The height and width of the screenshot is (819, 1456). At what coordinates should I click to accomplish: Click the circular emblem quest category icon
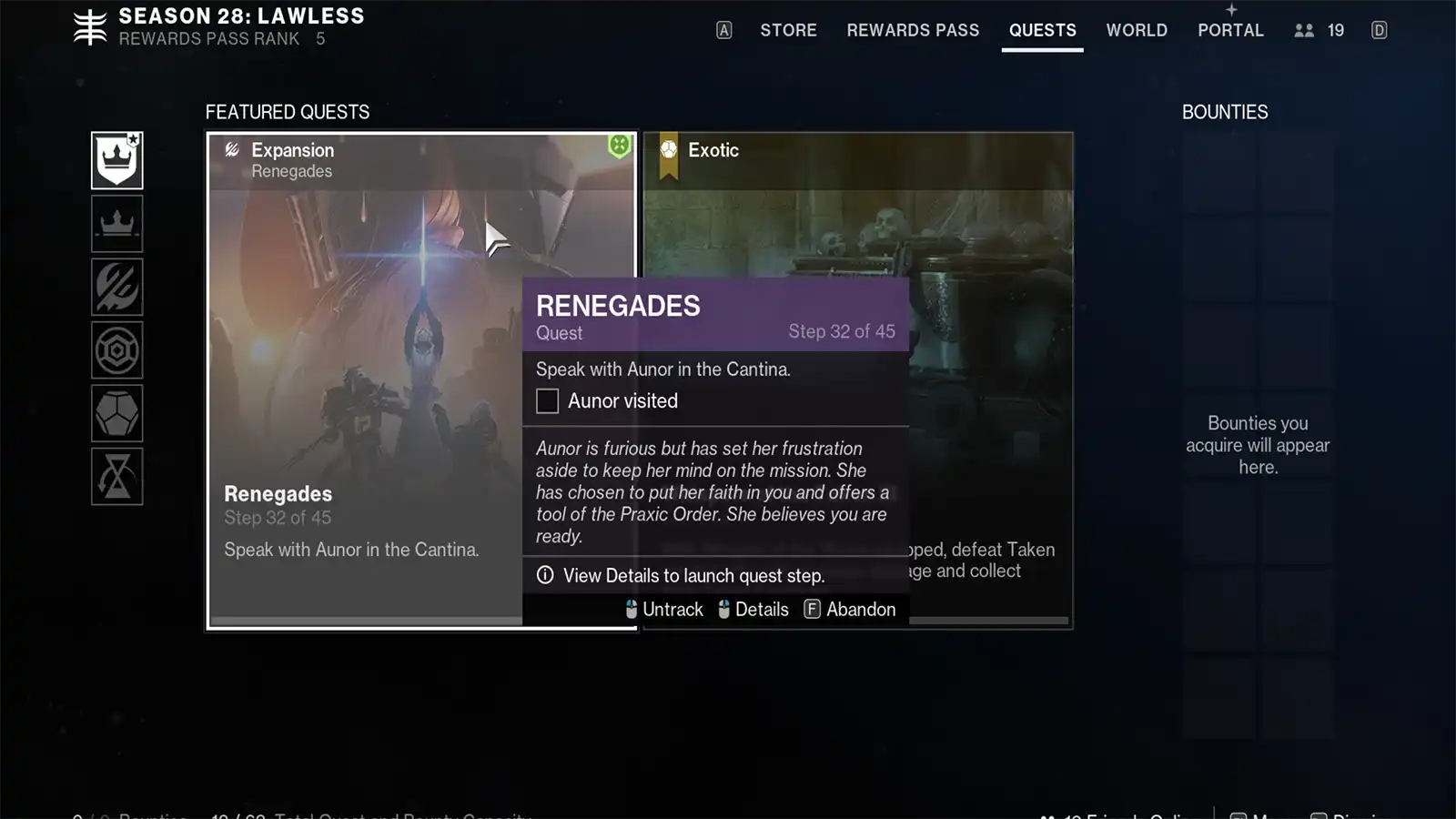pos(116,349)
